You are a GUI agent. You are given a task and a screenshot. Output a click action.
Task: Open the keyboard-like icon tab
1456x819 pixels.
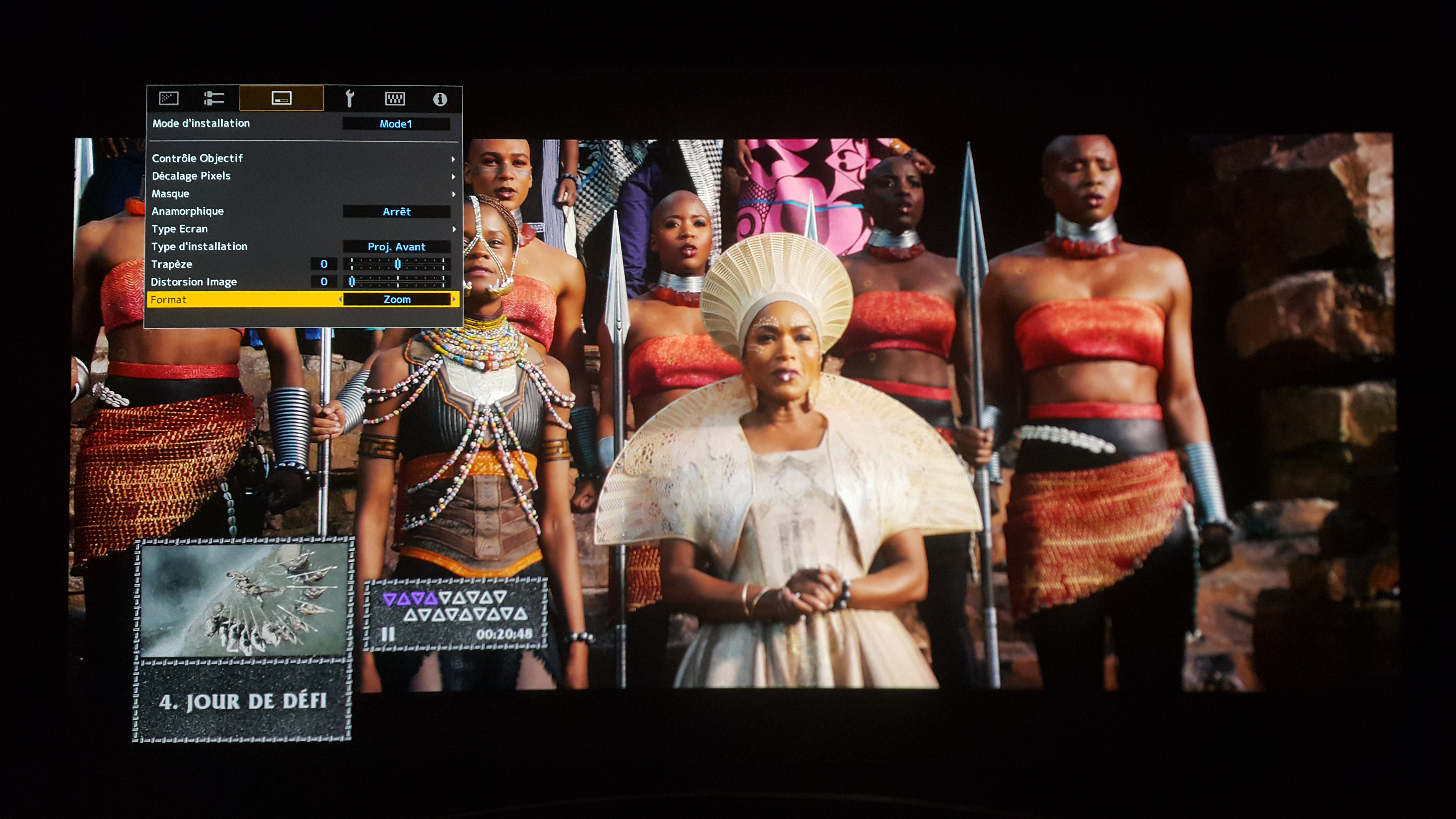pyautogui.click(x=394, y=99)
